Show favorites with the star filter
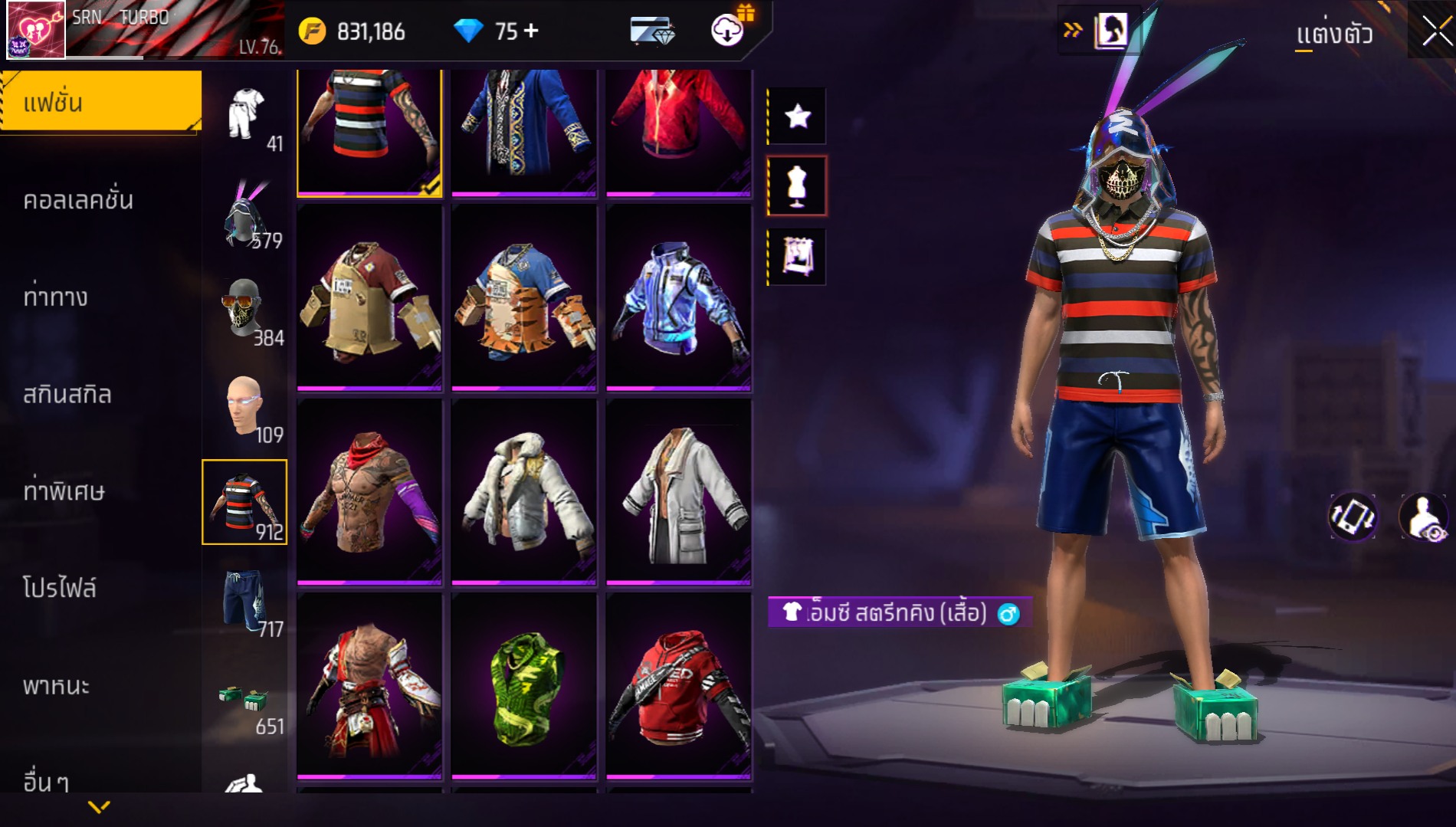 click(x=797, y=117)
